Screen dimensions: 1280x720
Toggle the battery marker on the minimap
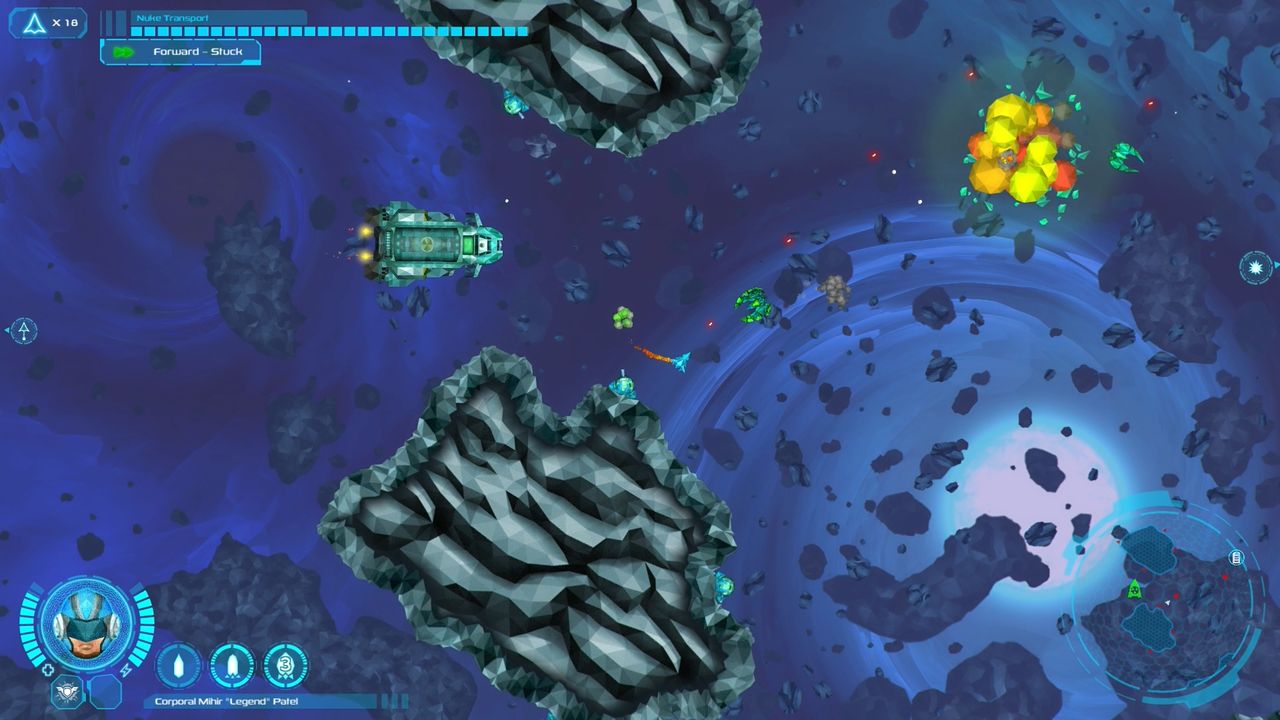[1236, 557]
